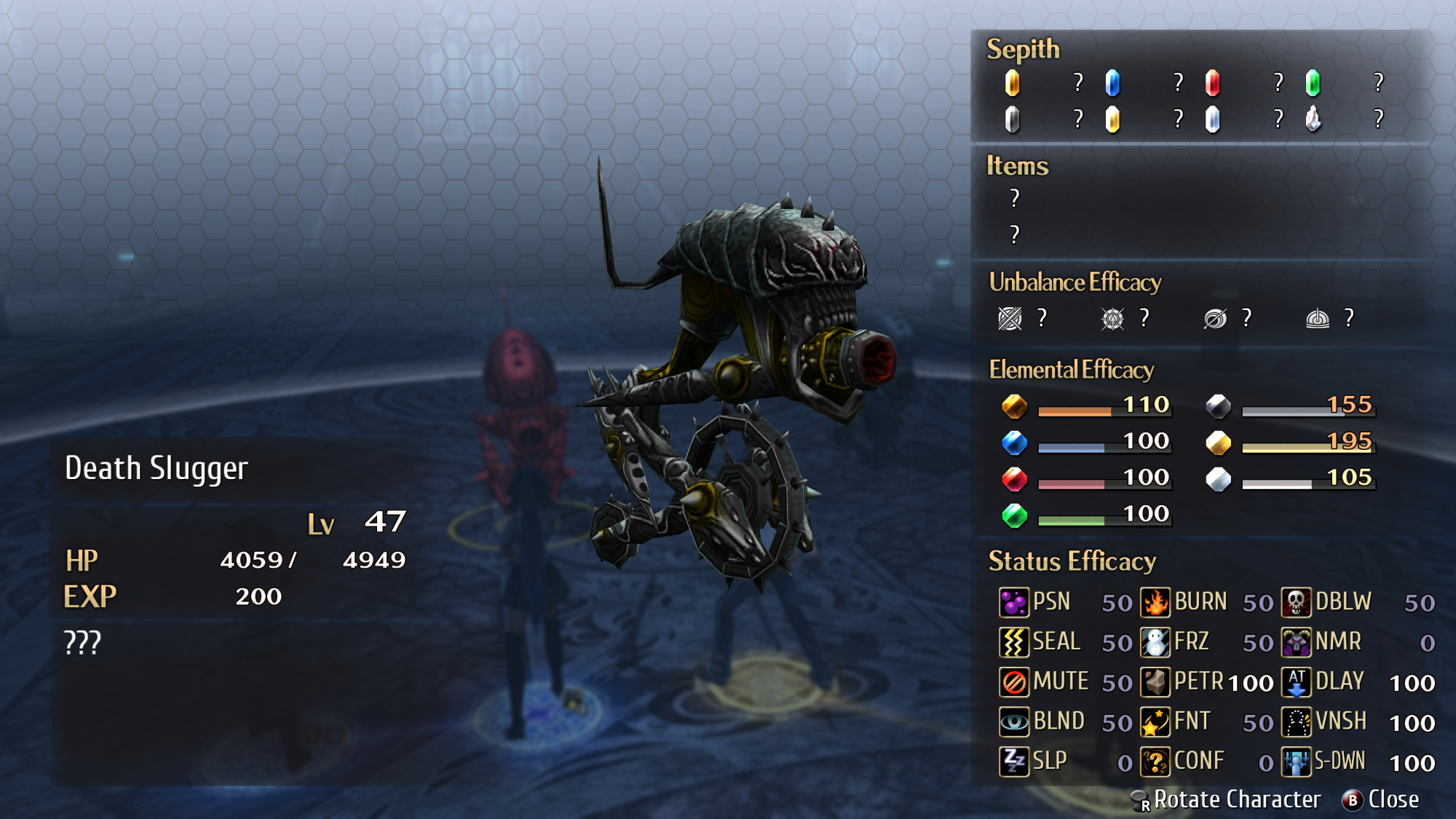Select the red sepith crystal
Image resolution: width=1456 pixels, height=819 pixels.
pyautogui.click(x=1212, y=83)
